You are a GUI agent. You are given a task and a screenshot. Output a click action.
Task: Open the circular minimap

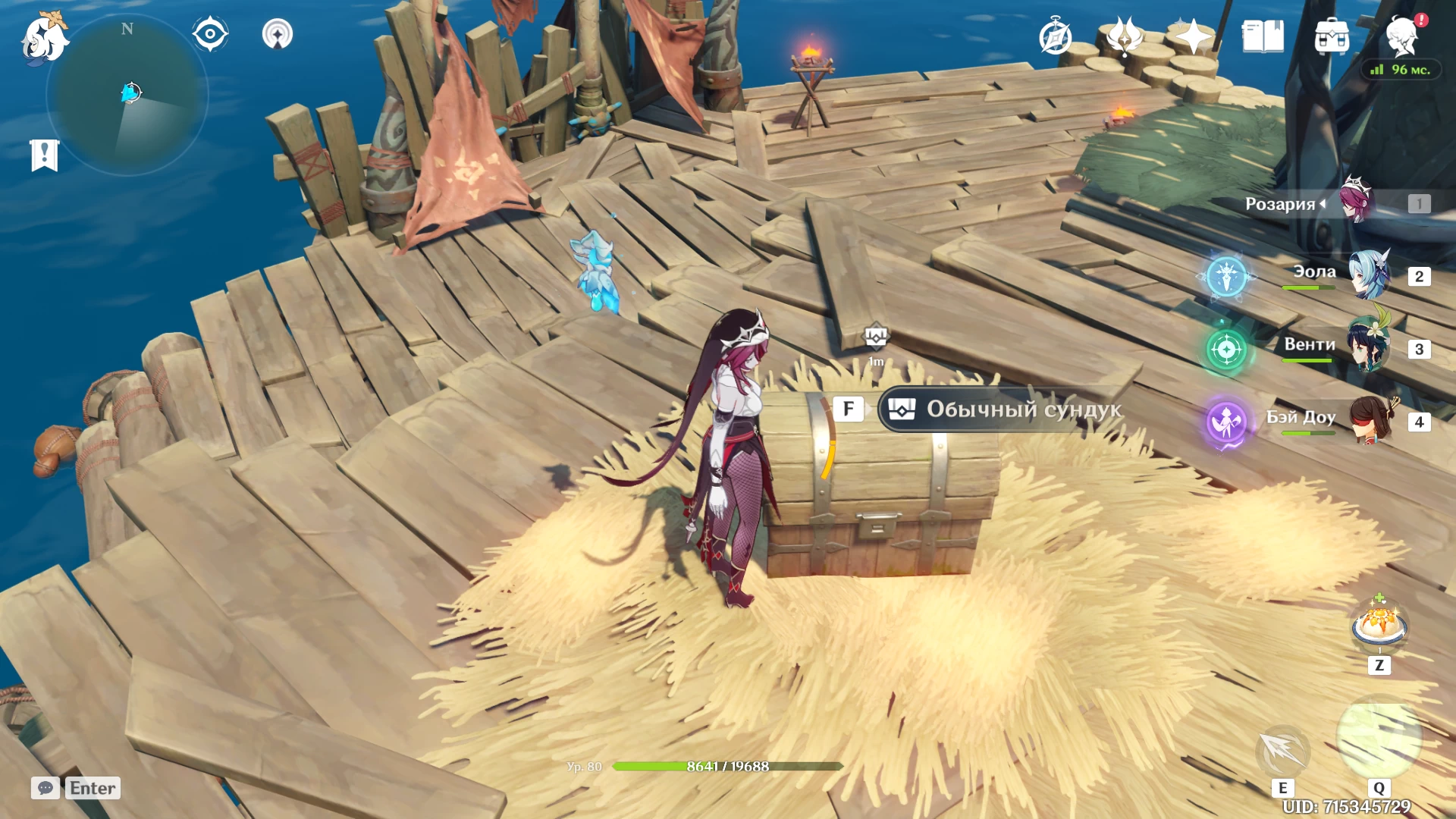(x=127, y=96)
